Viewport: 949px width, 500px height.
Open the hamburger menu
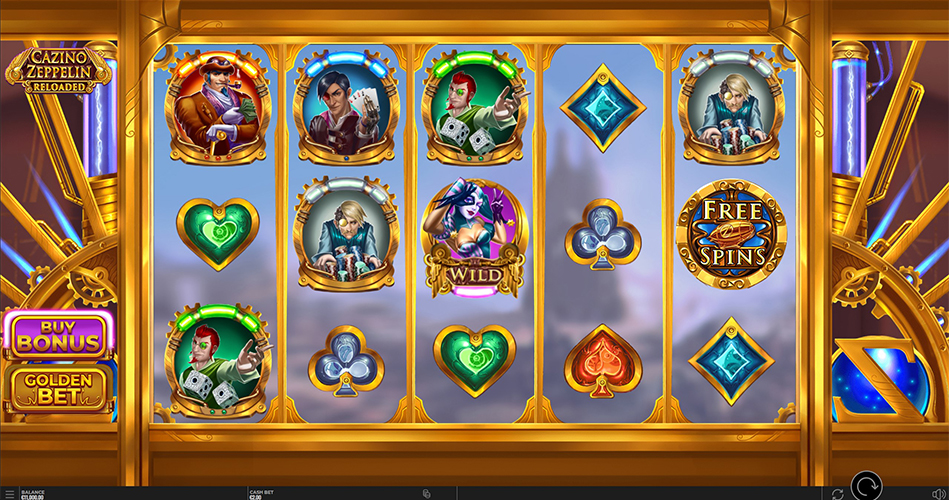point(9,493)
